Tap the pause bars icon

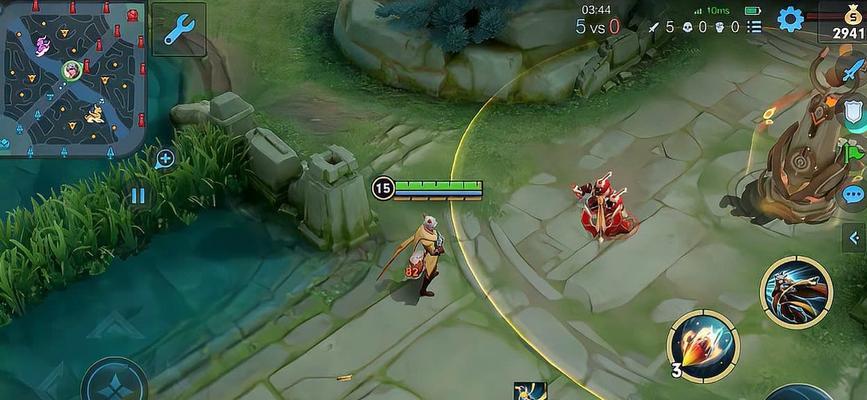coord(138,196)
